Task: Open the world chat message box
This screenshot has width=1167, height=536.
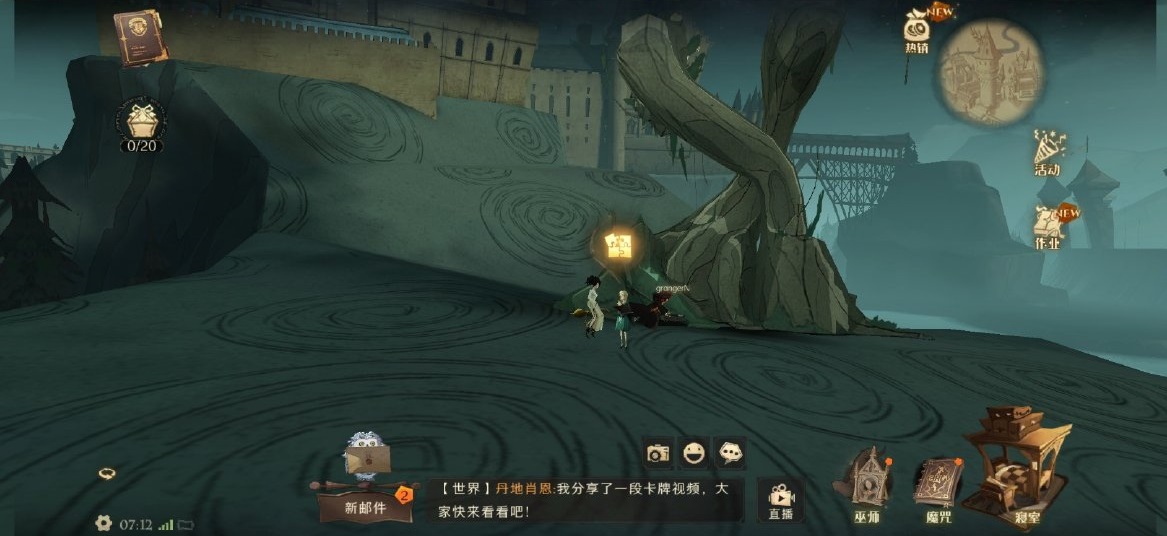Action: click(x=585, y=499)
